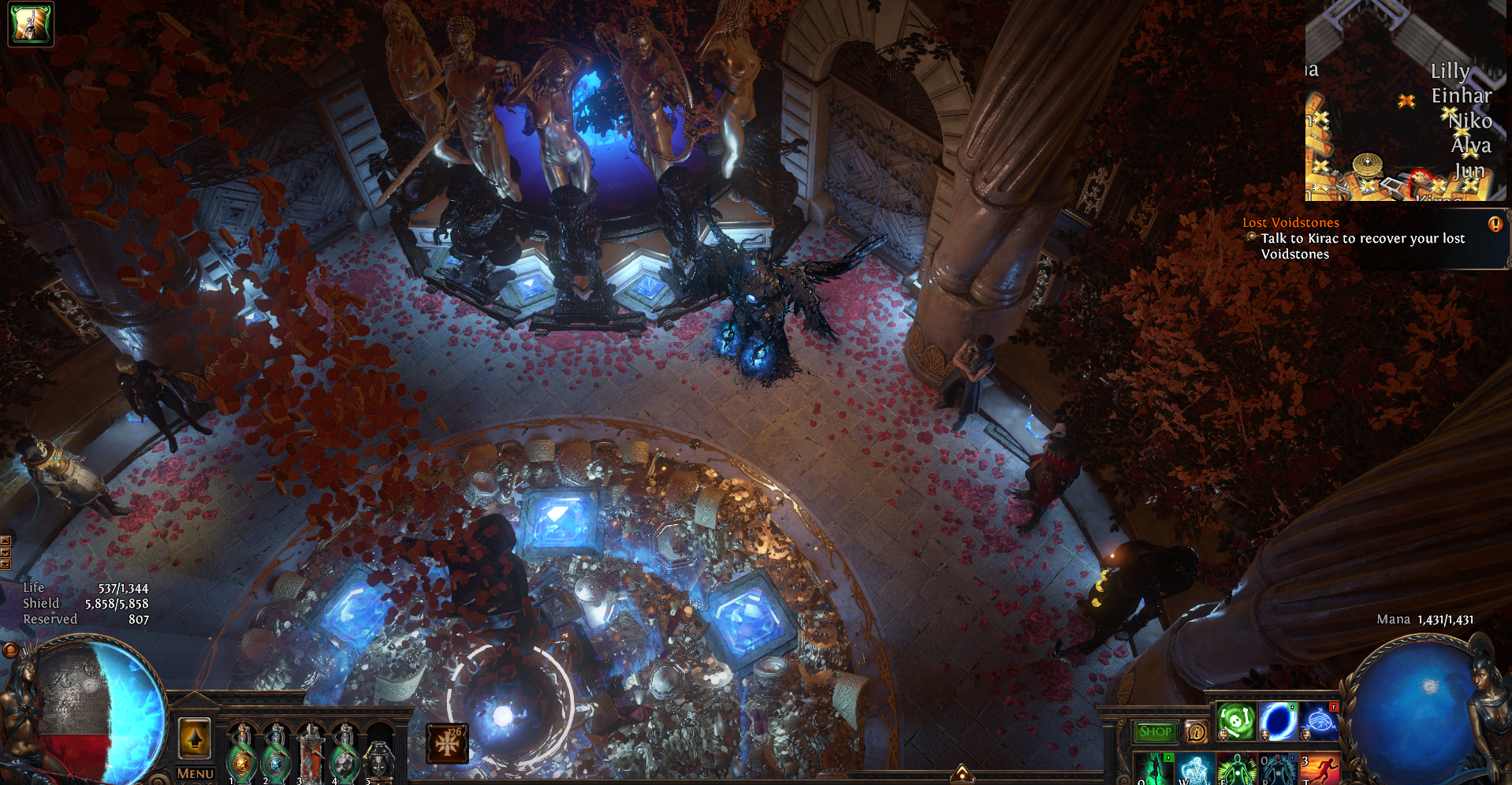Open the minimap in the corner
Viewport: 1512px width, 785px height.
point(1405,101)
